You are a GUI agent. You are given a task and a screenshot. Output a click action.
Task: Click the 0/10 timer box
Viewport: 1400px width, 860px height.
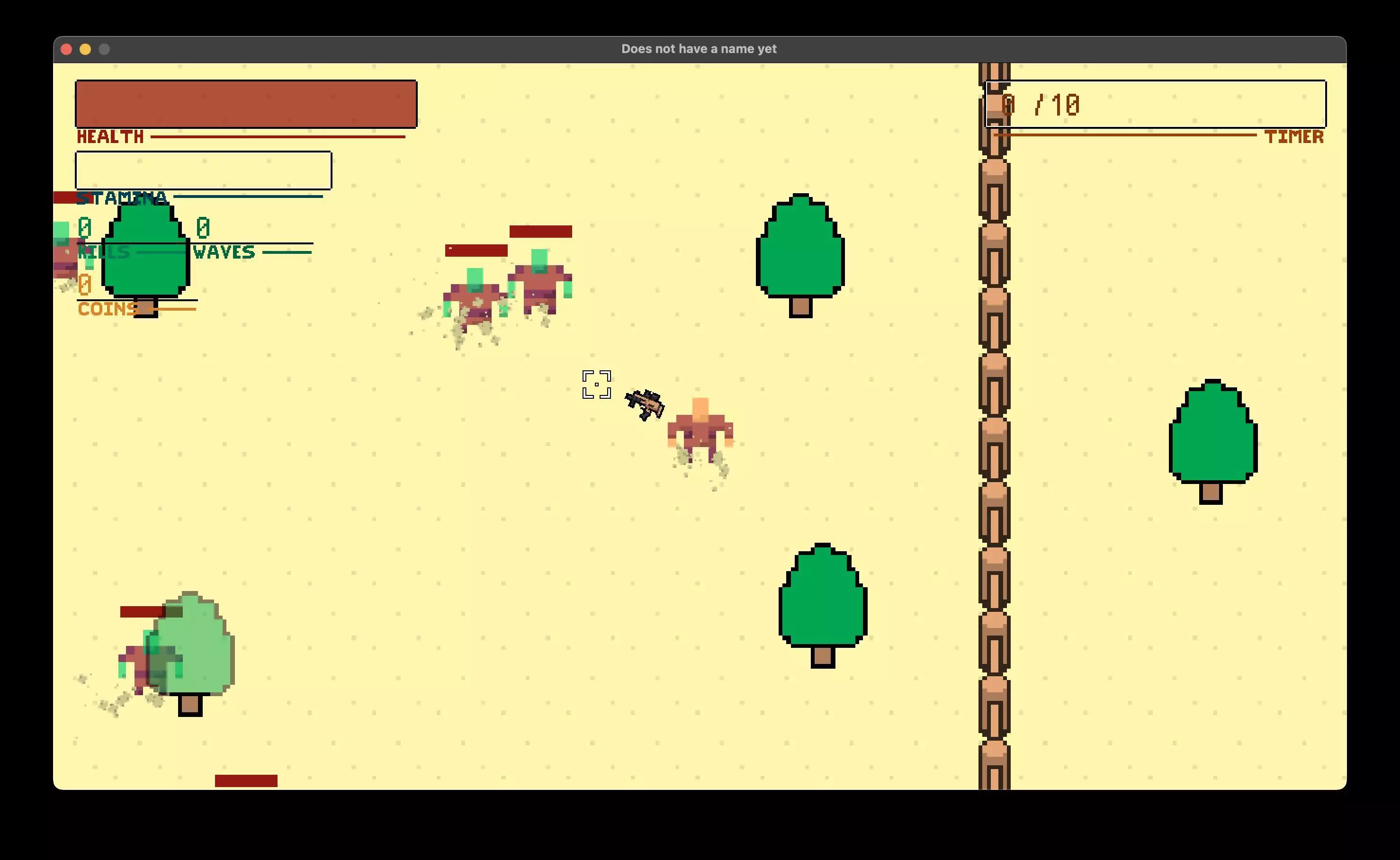click(x=1155, y=104)
